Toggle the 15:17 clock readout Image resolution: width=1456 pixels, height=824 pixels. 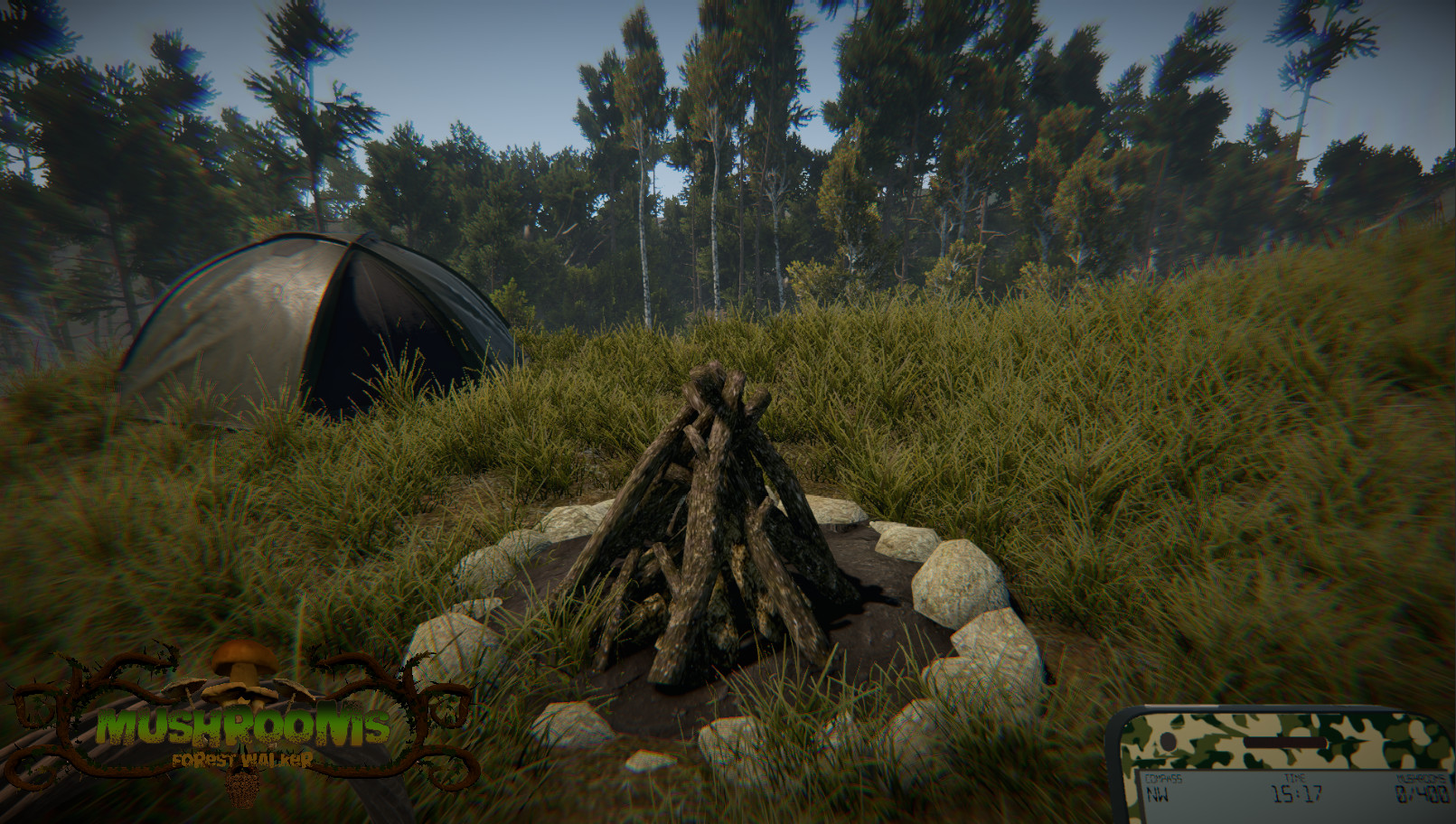pyautogui.click(x=1297, y=792)
